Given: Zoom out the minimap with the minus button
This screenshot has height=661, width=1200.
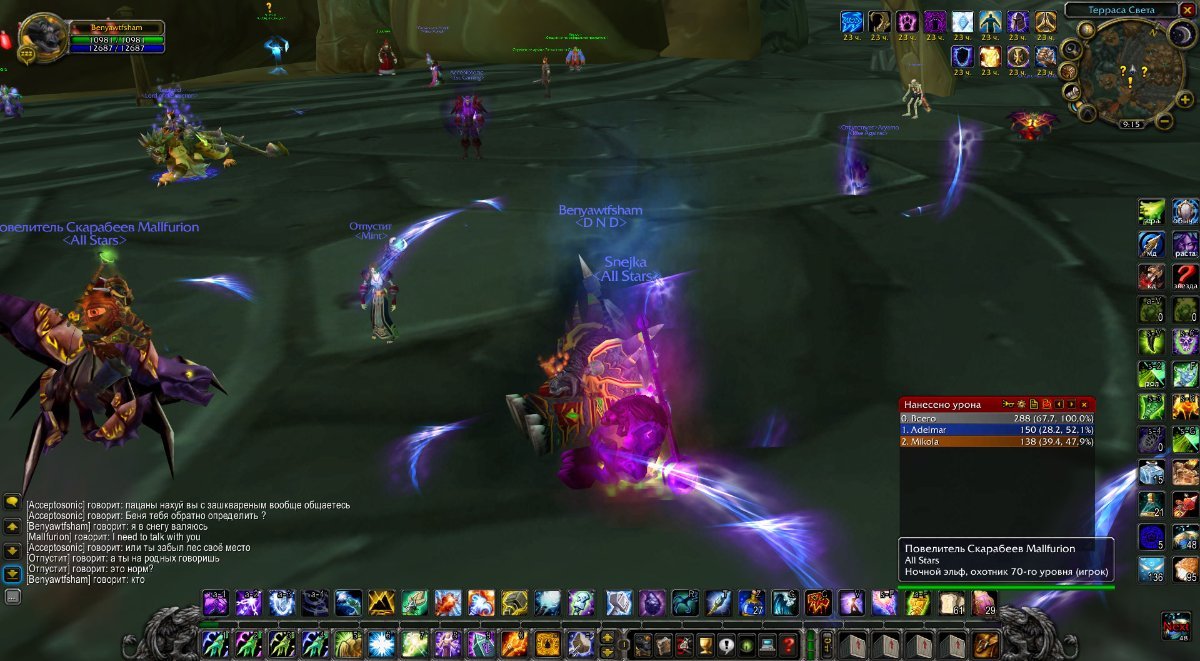Looking at the screenshot, I should coord(1165,122).
